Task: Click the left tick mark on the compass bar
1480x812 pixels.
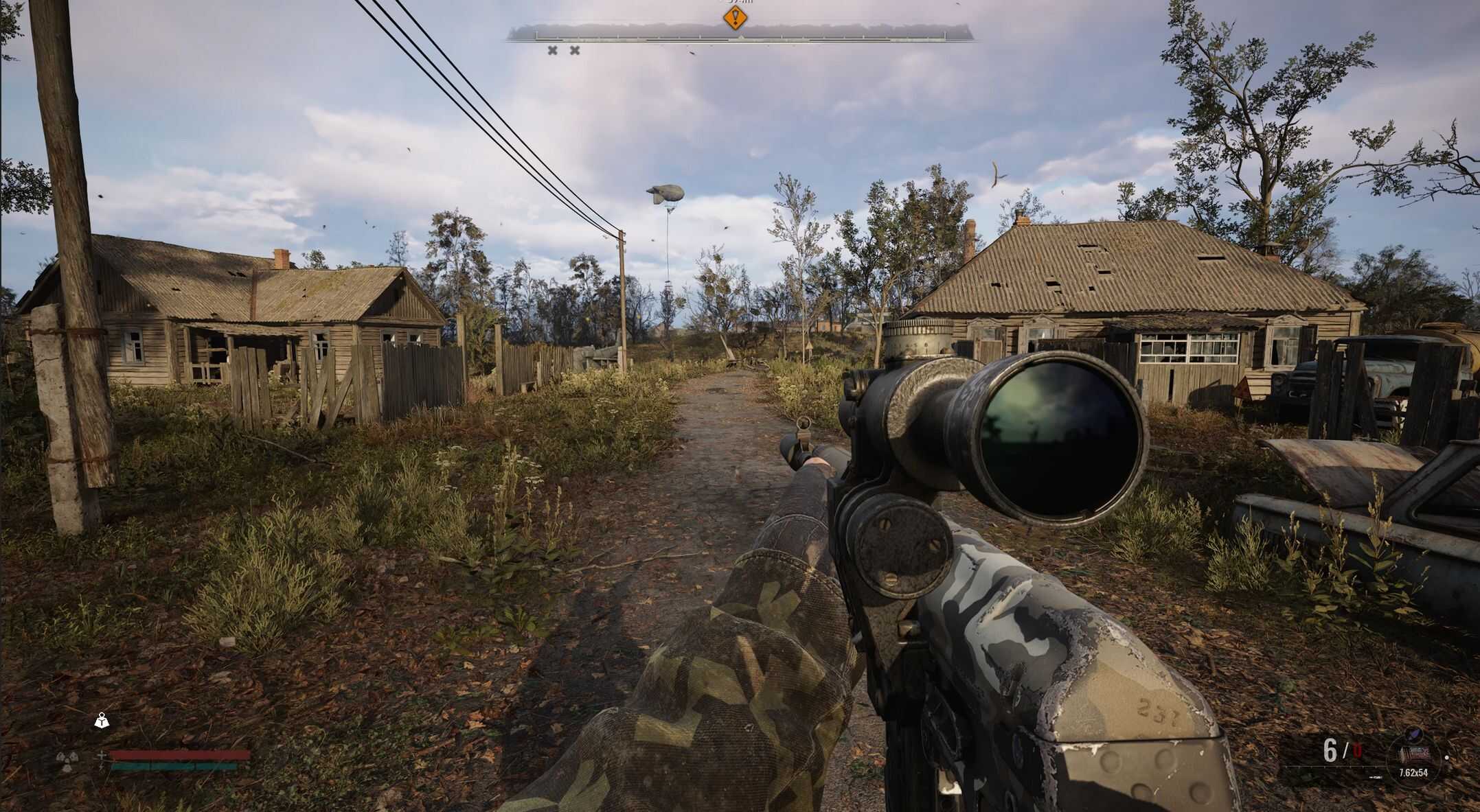Action: click(536, 36)
